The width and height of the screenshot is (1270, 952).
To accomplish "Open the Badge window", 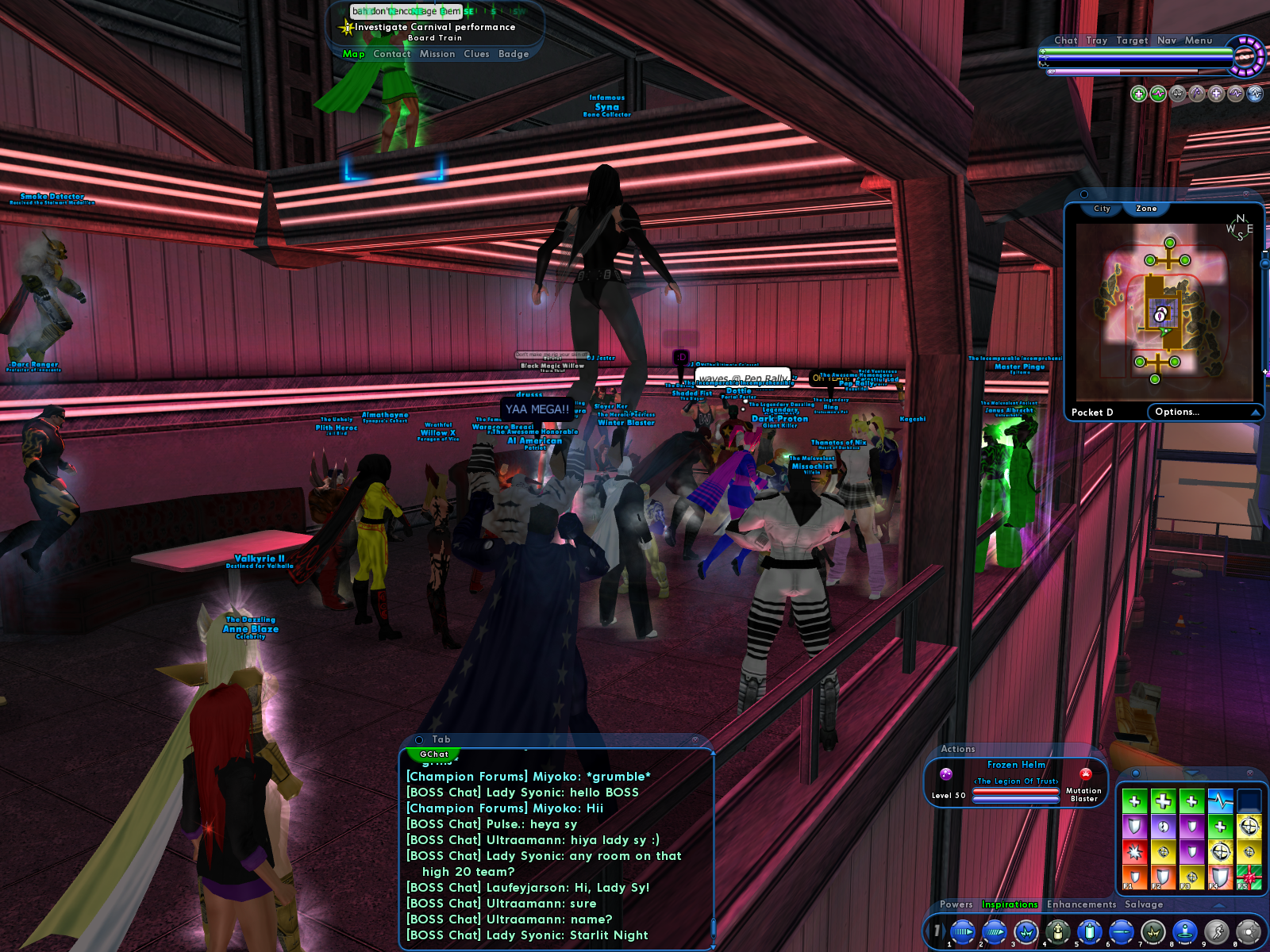I will pyautogui.click(x=514, y=54).
